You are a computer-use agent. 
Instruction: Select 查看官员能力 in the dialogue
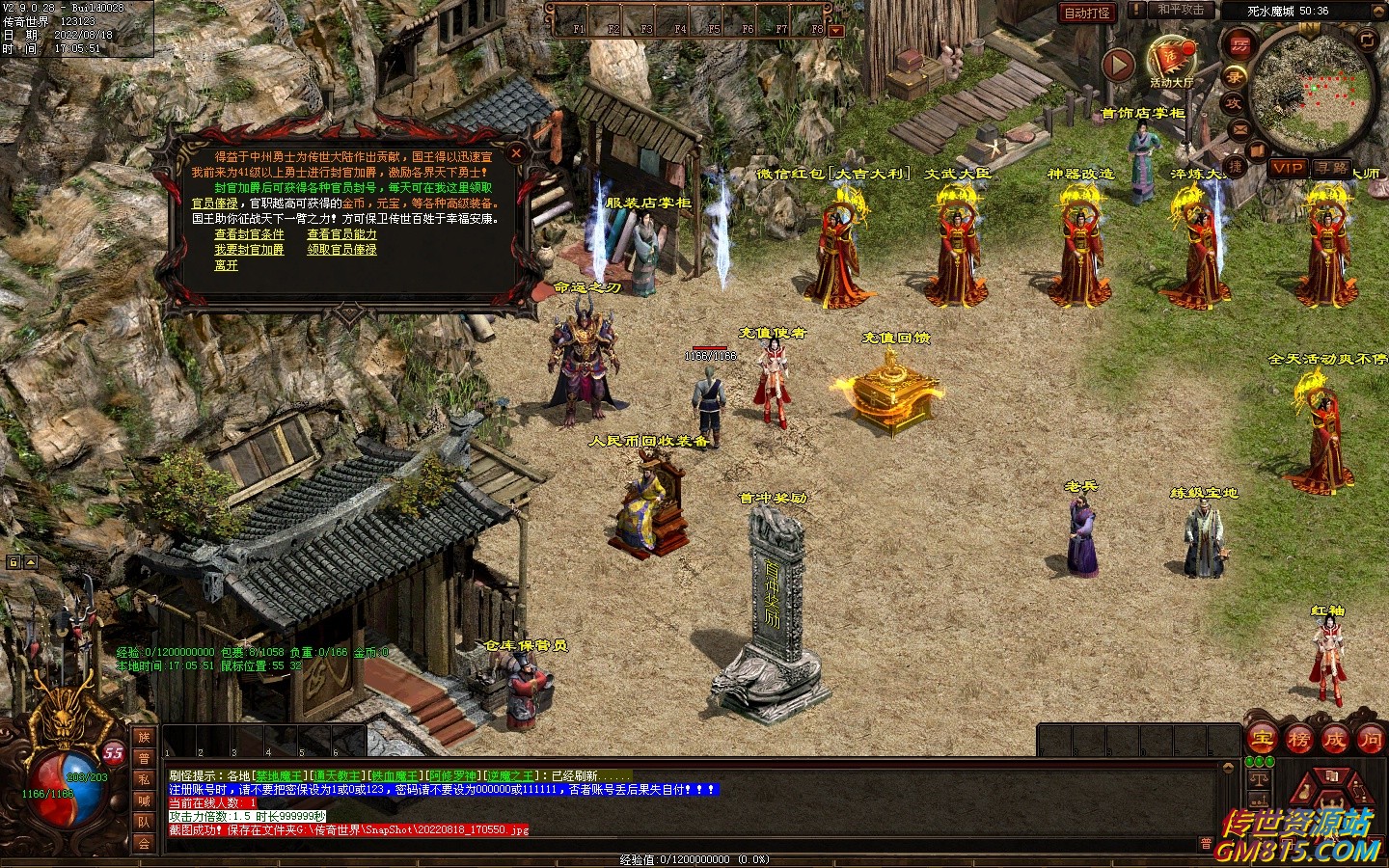pyautogui.click(x=341, y=234)
